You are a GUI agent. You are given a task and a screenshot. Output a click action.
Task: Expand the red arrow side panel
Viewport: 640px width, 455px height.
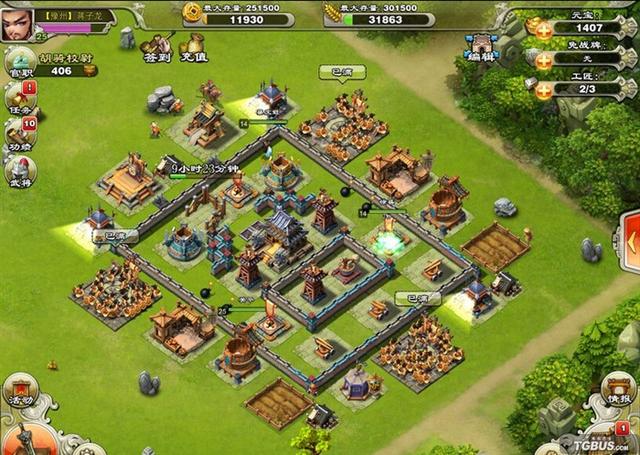coord(630,240)
